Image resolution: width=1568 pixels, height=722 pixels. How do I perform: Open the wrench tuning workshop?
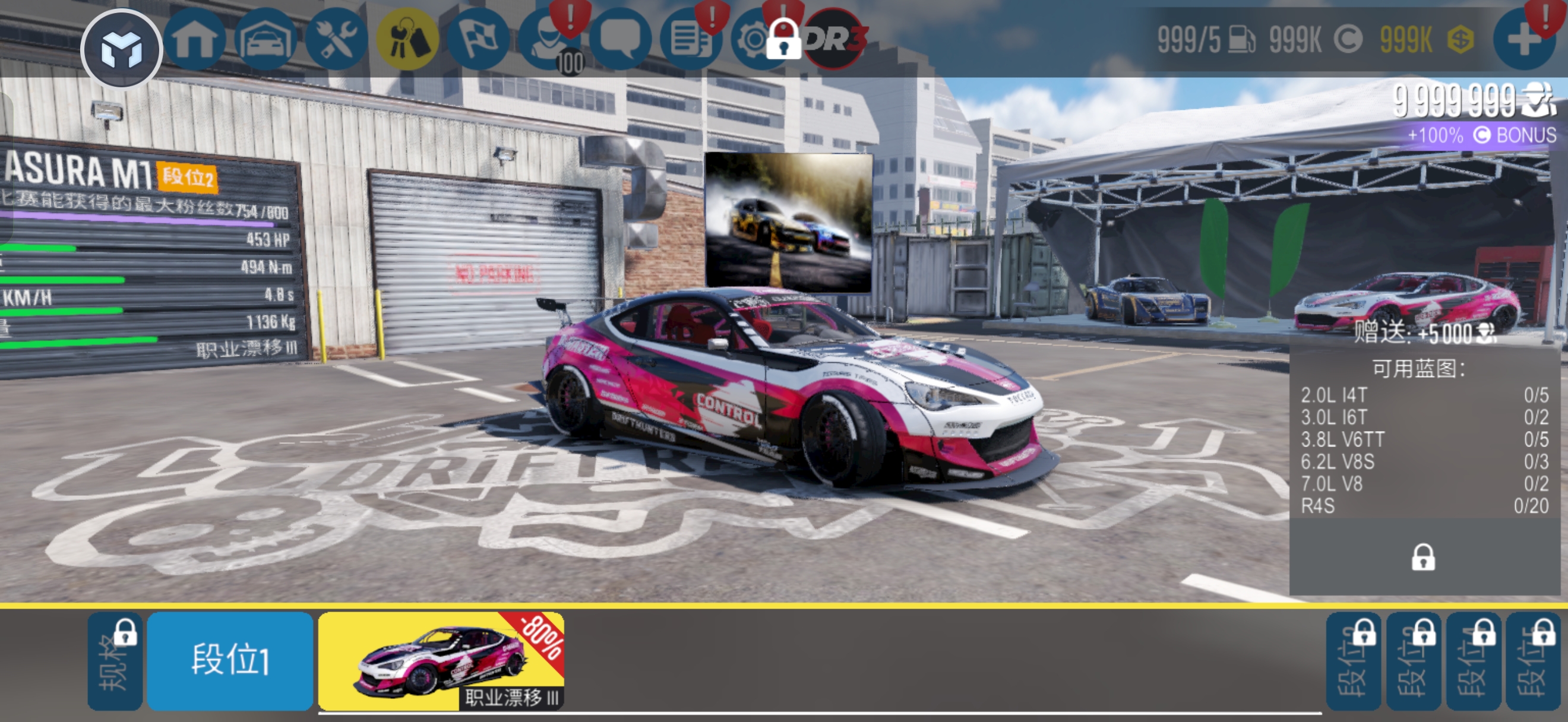pyautogui.click(x=336, y=40)
